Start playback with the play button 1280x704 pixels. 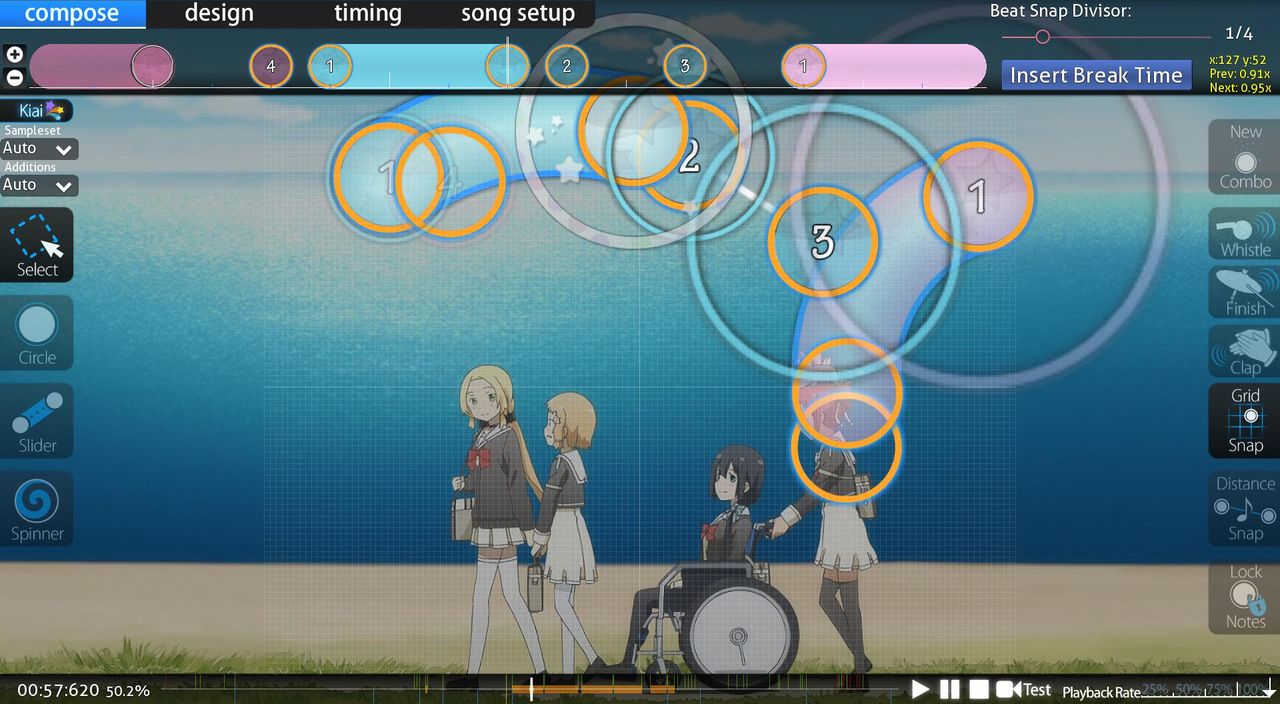(920, 689)
